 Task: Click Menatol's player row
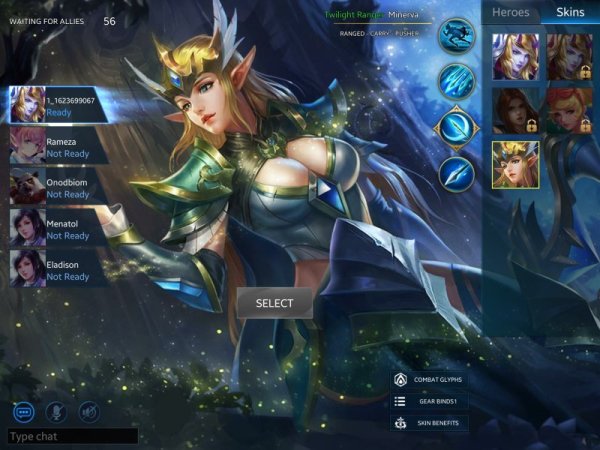60,229
